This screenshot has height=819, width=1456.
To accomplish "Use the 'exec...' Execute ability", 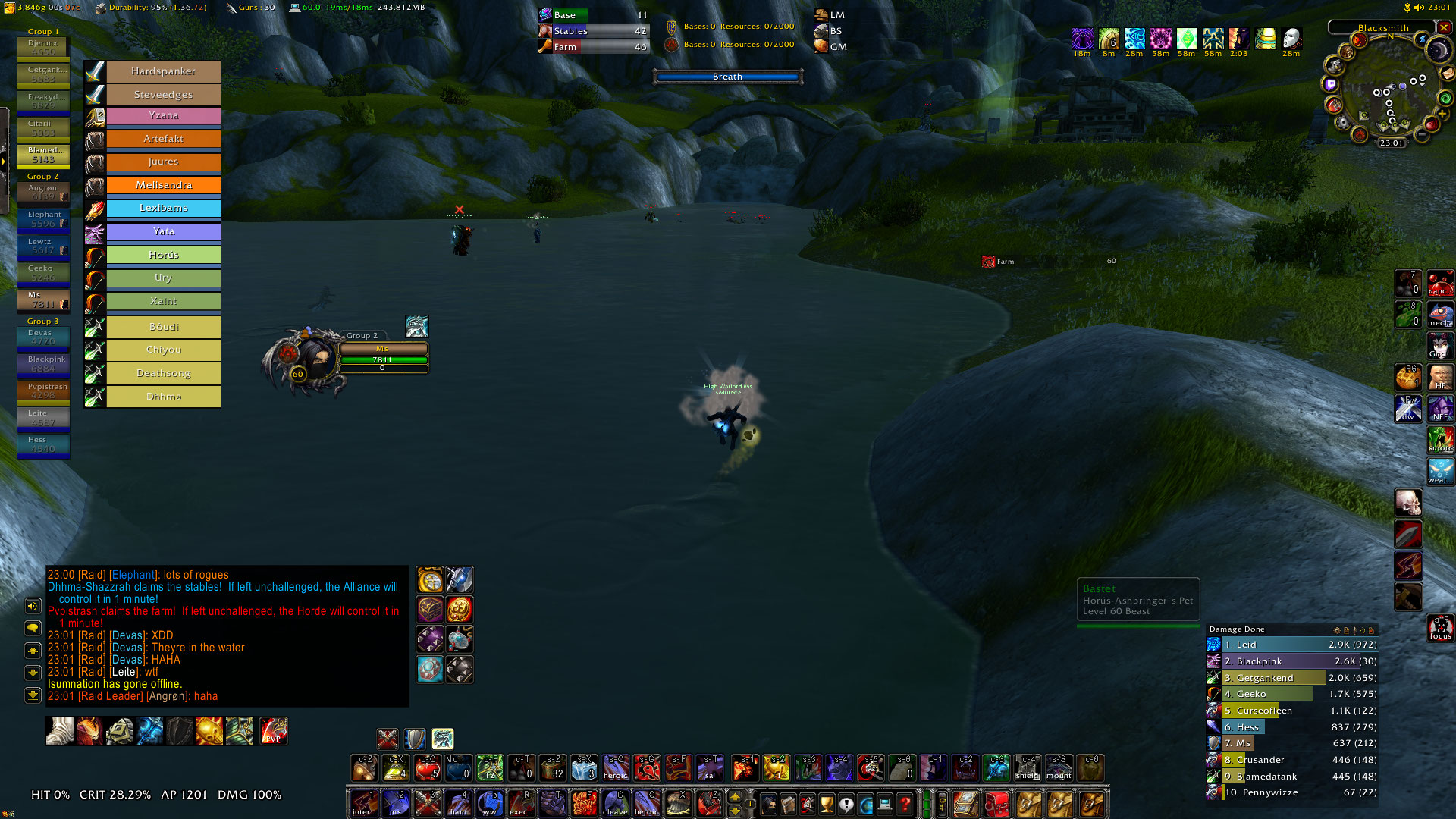I will (x=521, y=802).
